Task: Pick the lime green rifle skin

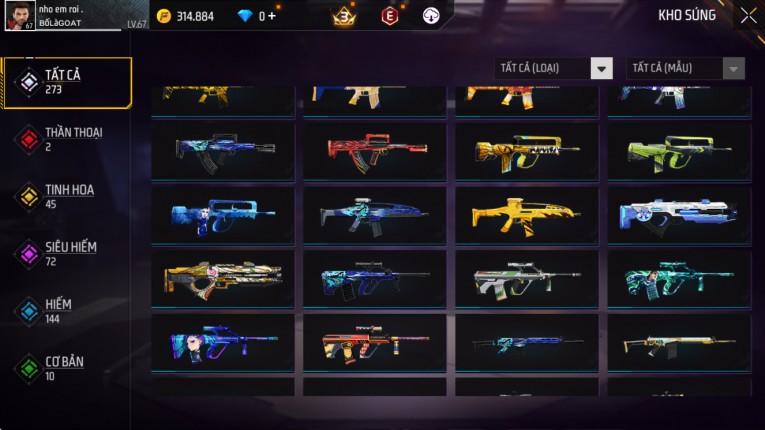Action: tap(679, 151)
